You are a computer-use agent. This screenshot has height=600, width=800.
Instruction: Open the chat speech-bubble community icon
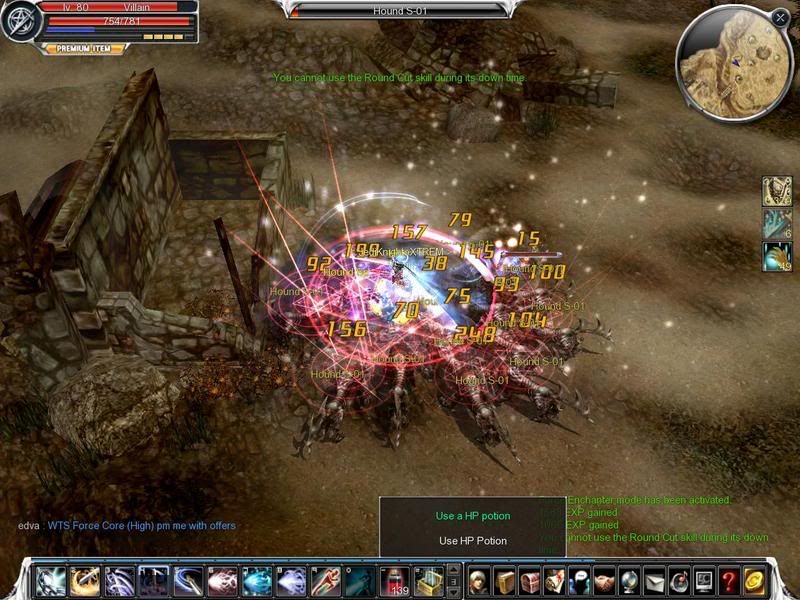tap(580, 580)
